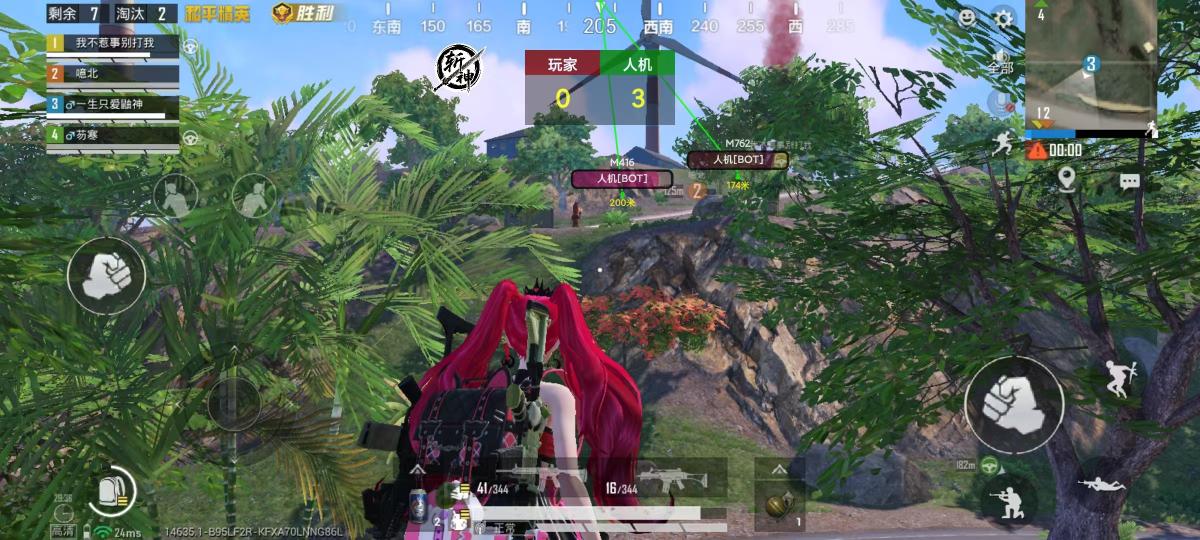Select the primary rifle slot with 41 ammo

point(520,480)
